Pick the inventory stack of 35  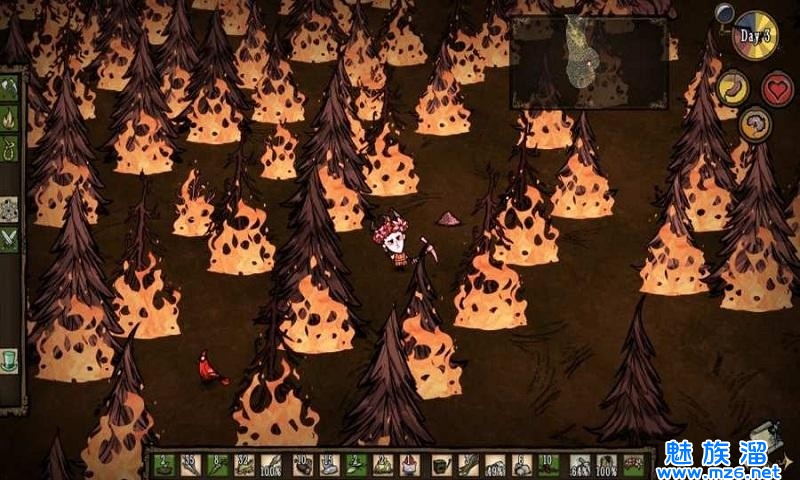[190, 465]
